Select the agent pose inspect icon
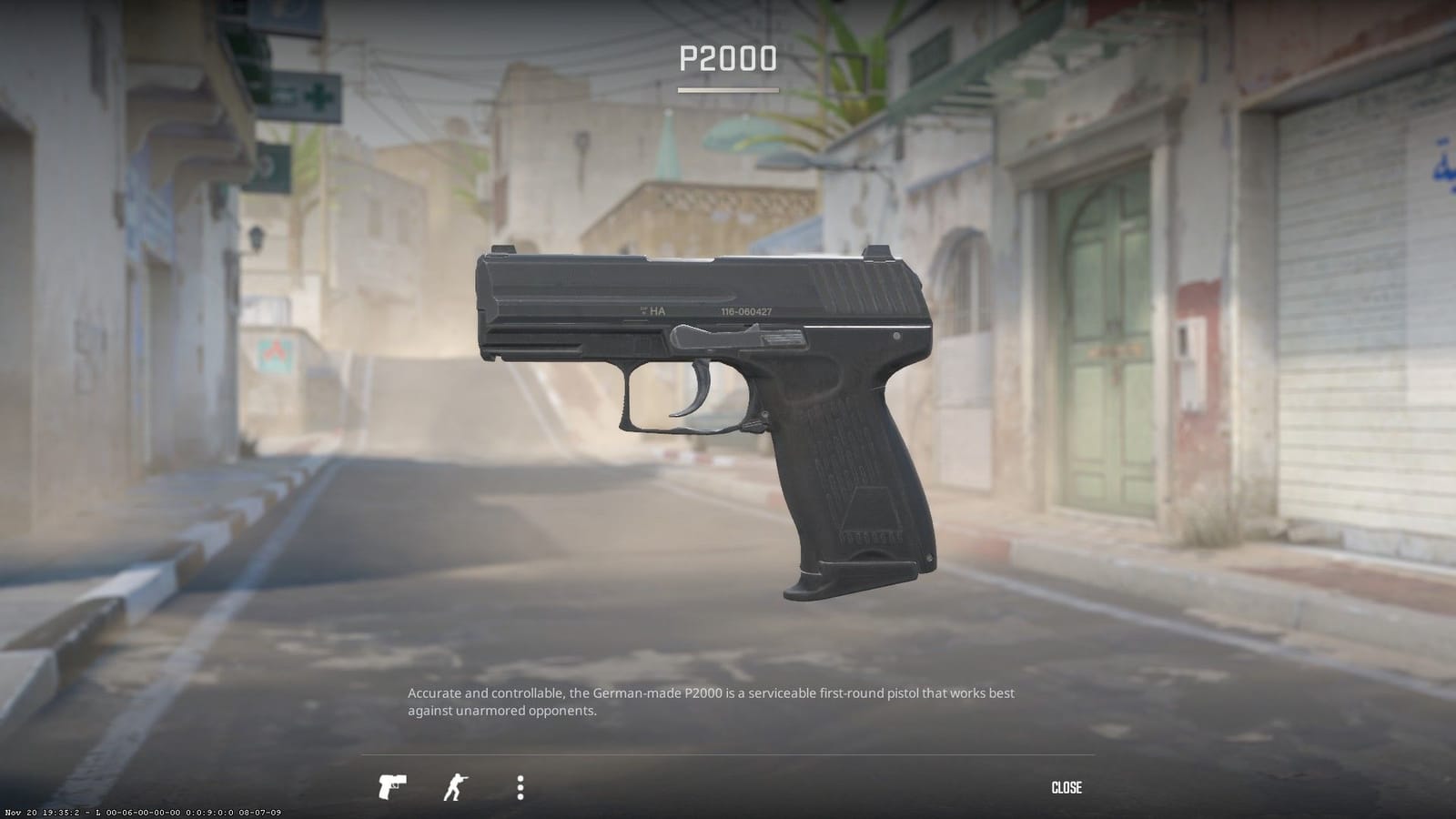1456x819 pixels. pyautogui.click(x=456, y=786)
